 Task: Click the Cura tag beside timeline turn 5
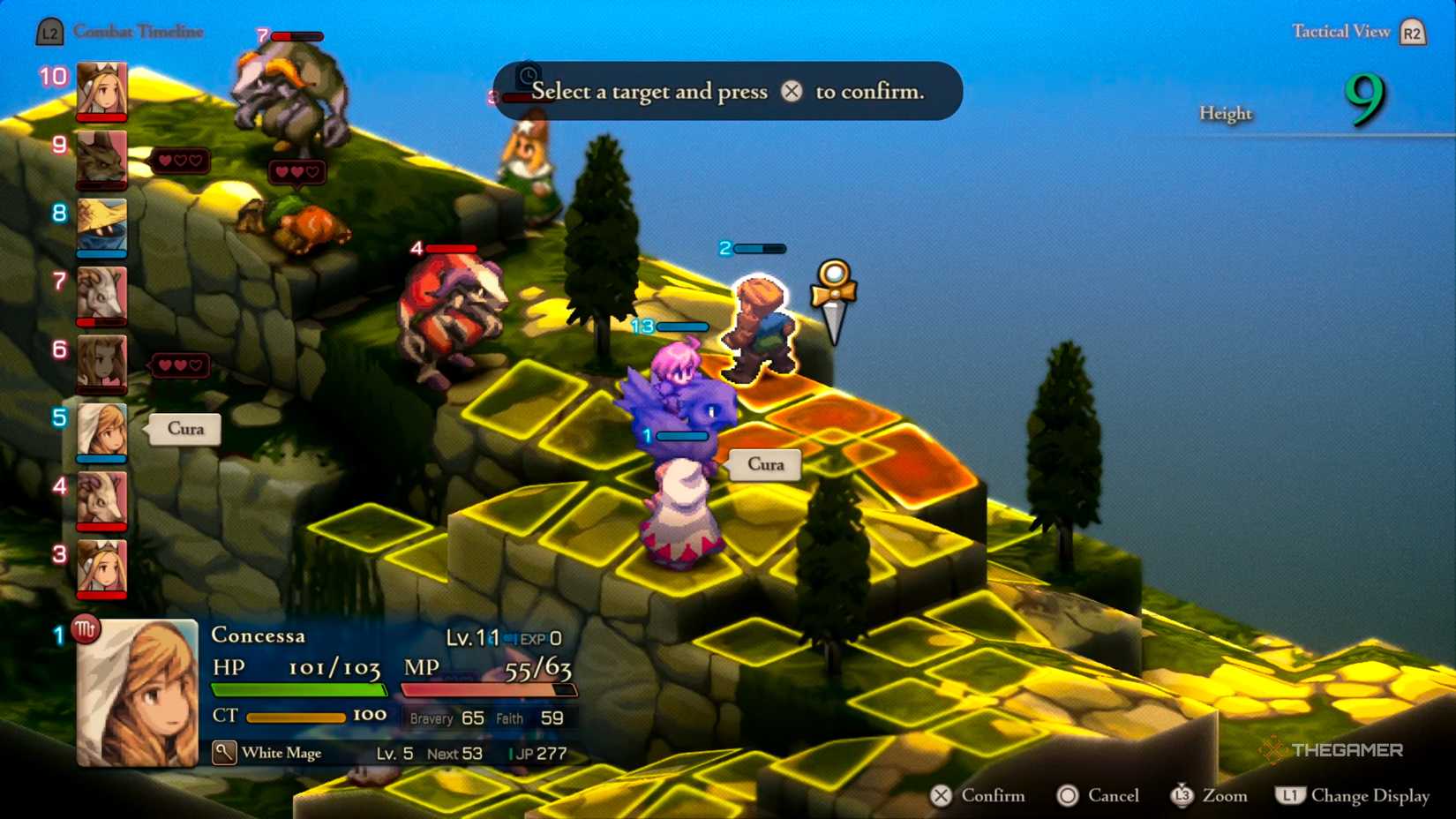click(185, 429)
